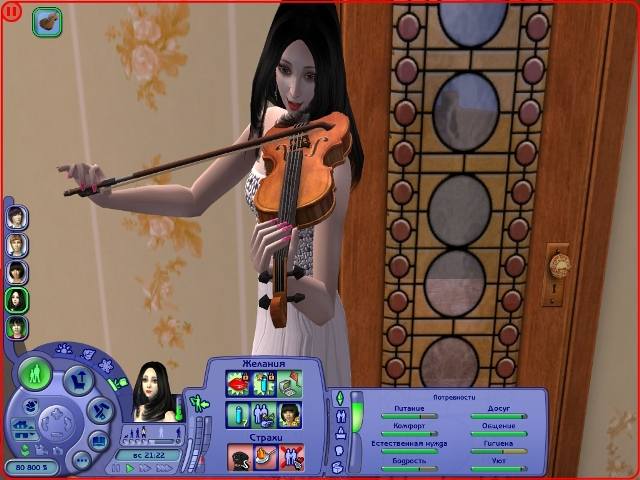Click the red pause indicator button

[11, 12]
